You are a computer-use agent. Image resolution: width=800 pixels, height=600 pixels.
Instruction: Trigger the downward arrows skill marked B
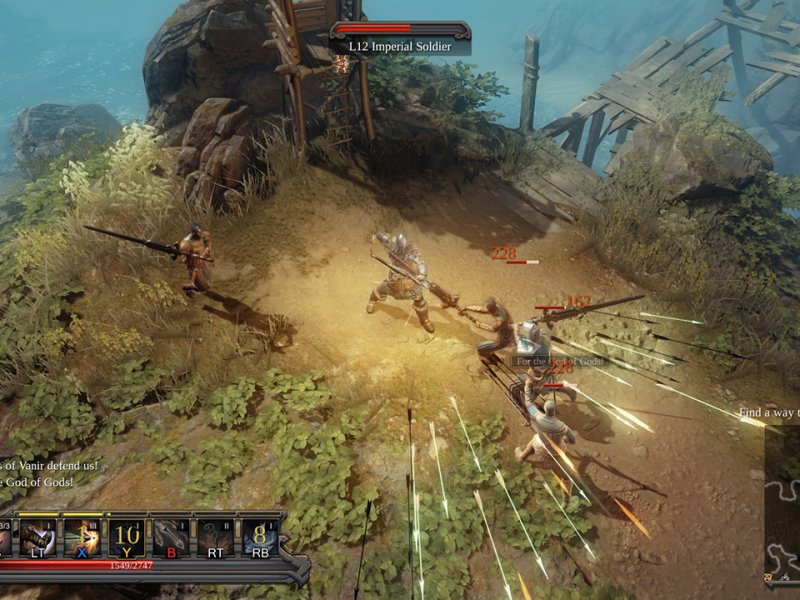pos(170,537)
